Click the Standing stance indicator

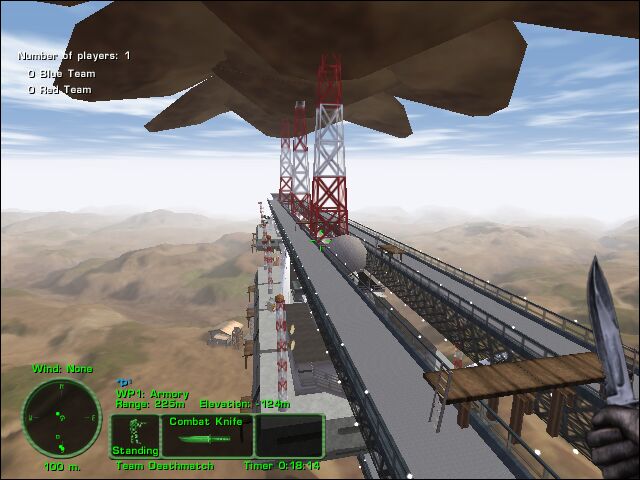click(x=134, y=436)
